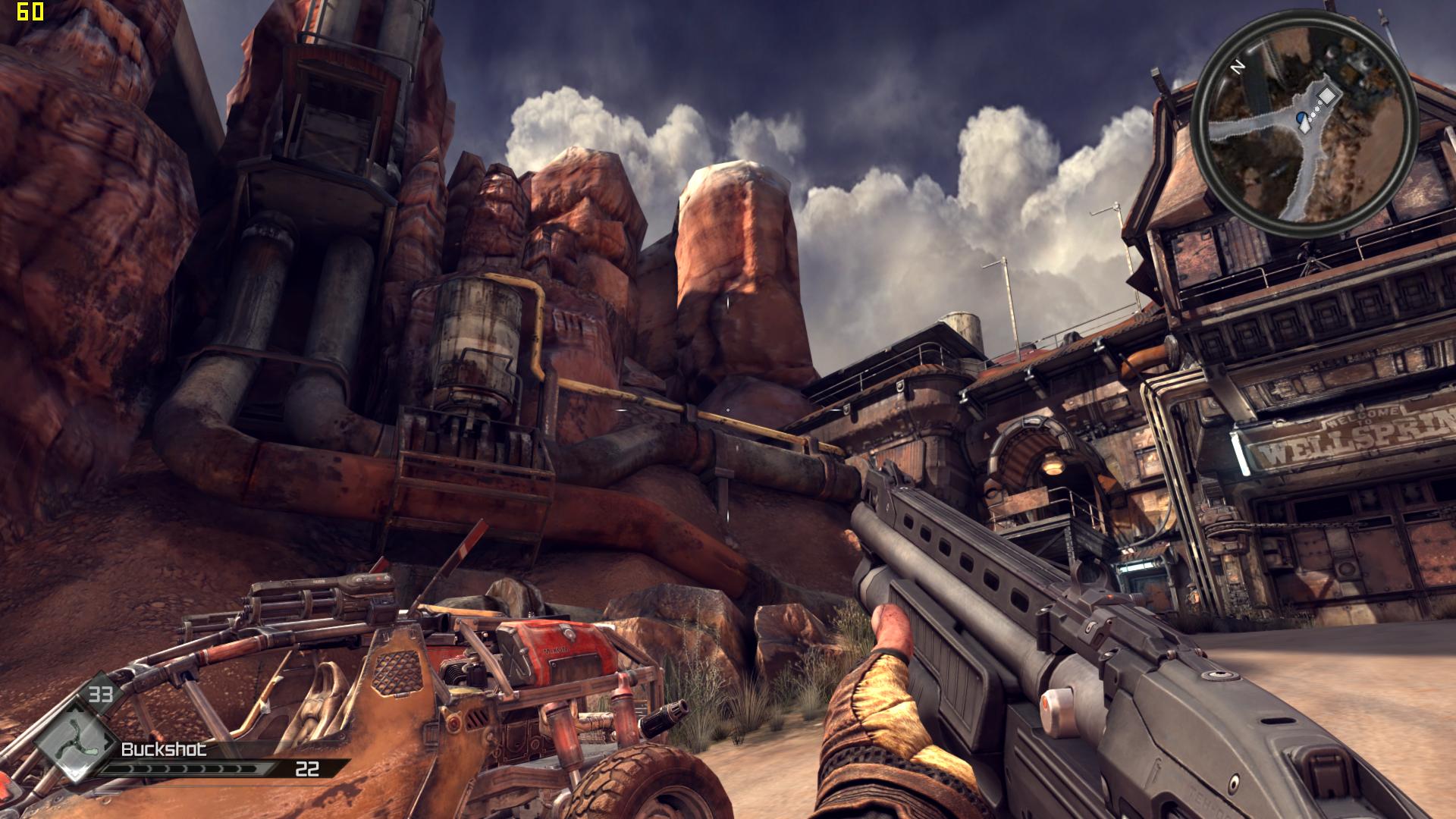Click the circular minimap
1456x819 pixels.
click(x=1304, y=124)
